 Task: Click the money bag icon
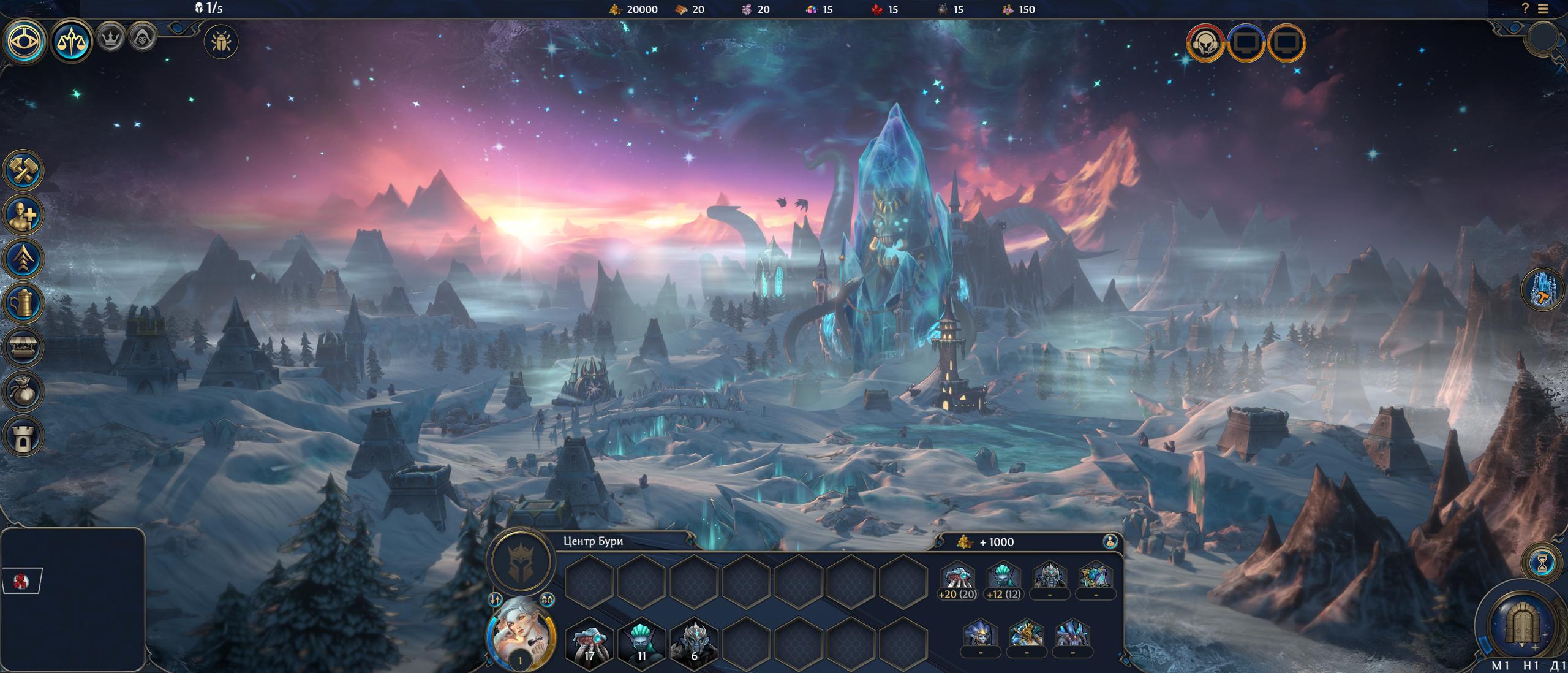tap(24, 391)
